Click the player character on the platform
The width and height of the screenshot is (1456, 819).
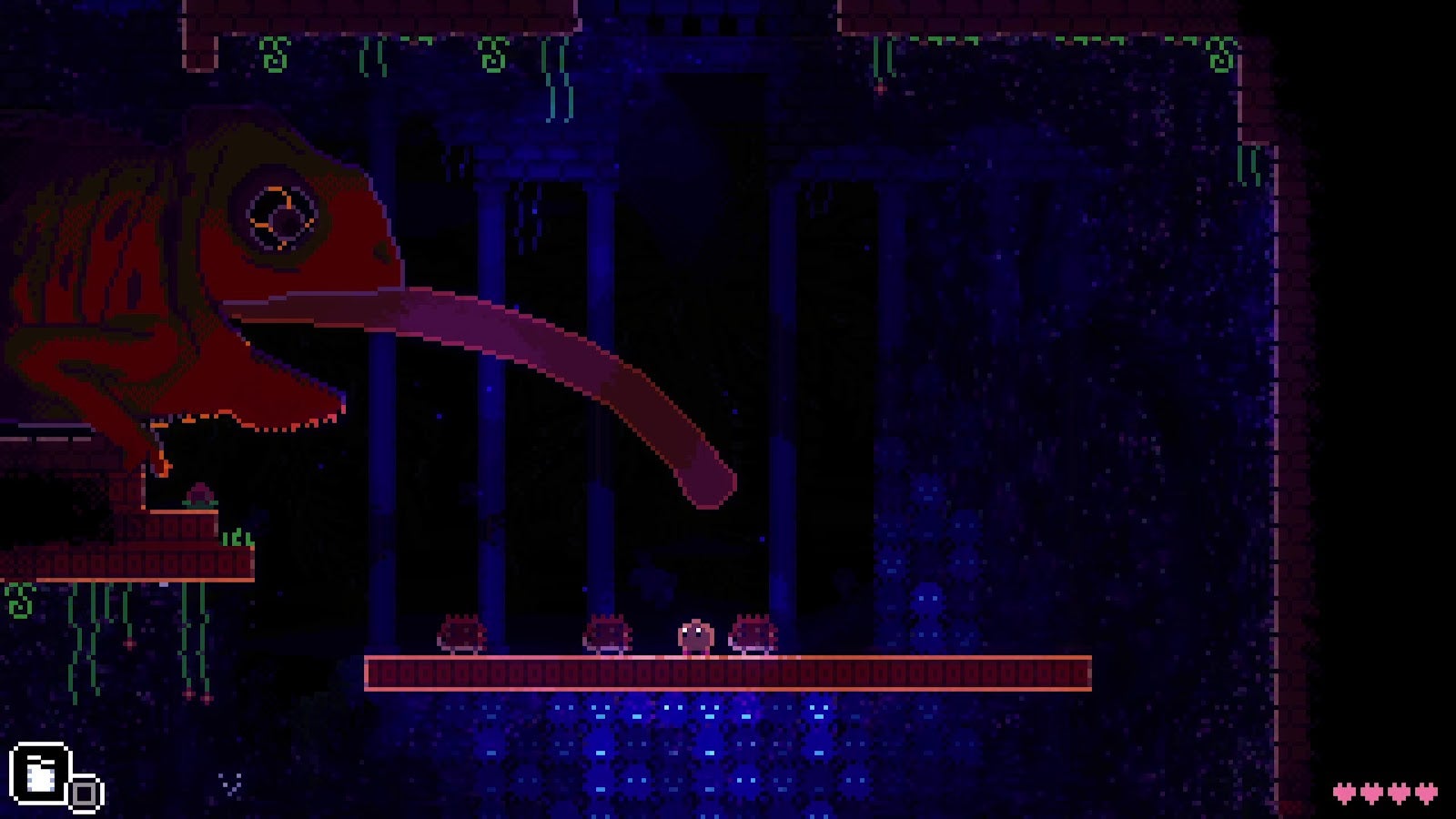[694, 637]
